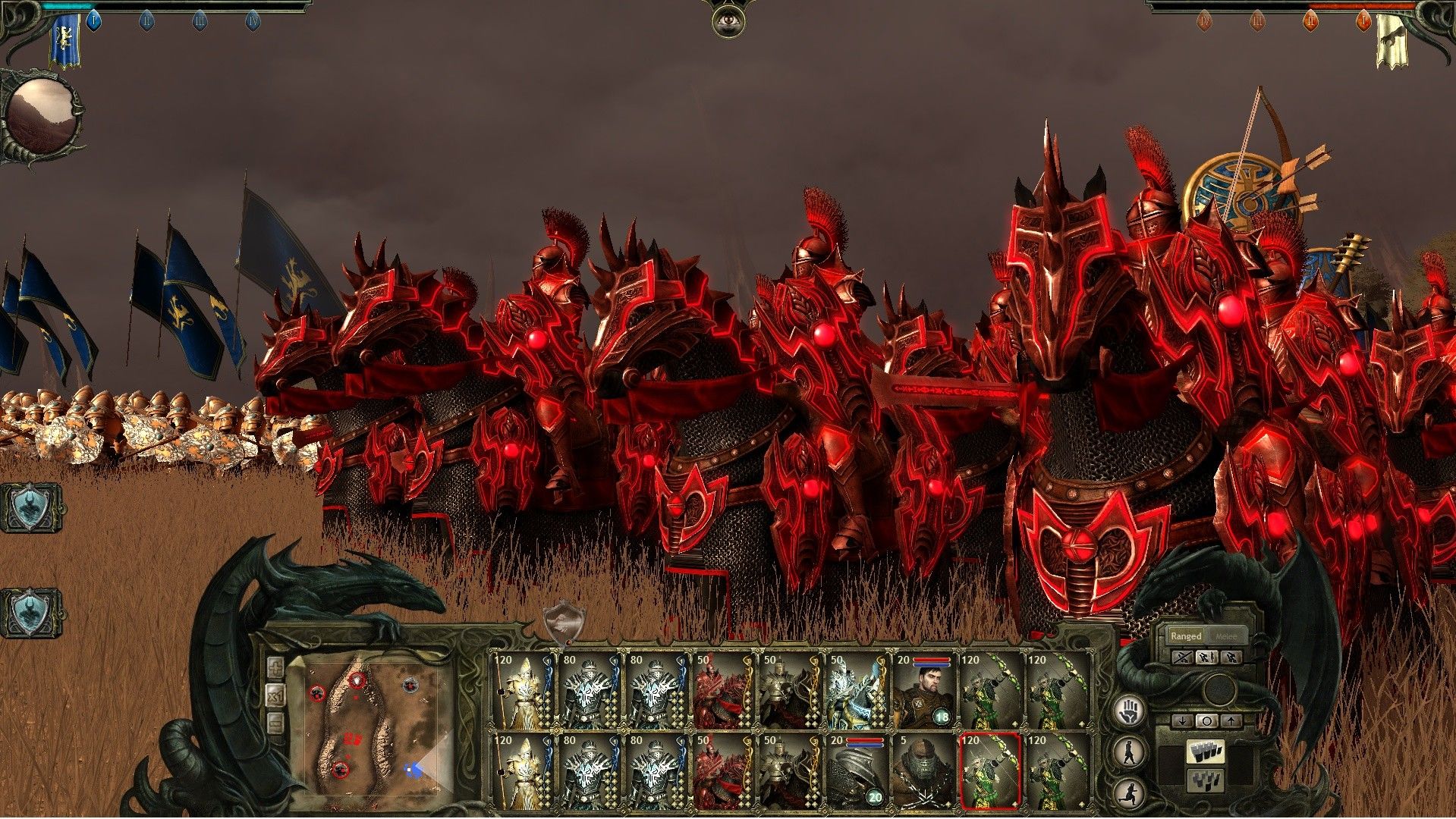Click the blue victory point I gem
This screenshot has height=819, width=1456.
point(94,20)
